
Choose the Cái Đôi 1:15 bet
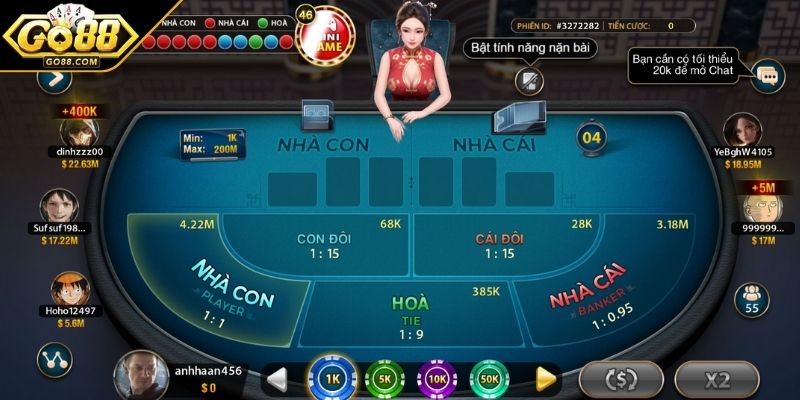(500, 245)
